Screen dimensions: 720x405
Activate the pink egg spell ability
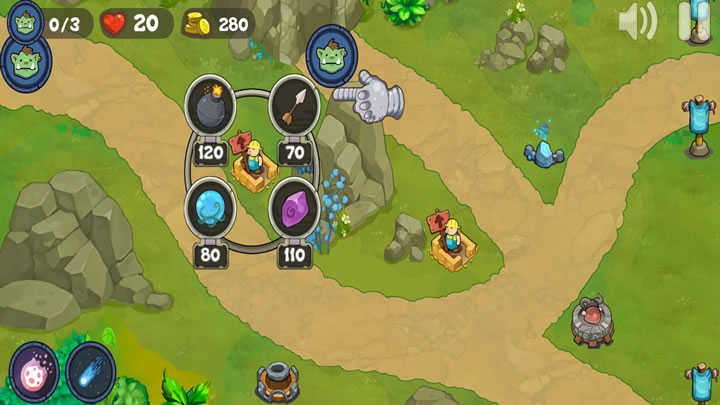[x=35, y=374]
